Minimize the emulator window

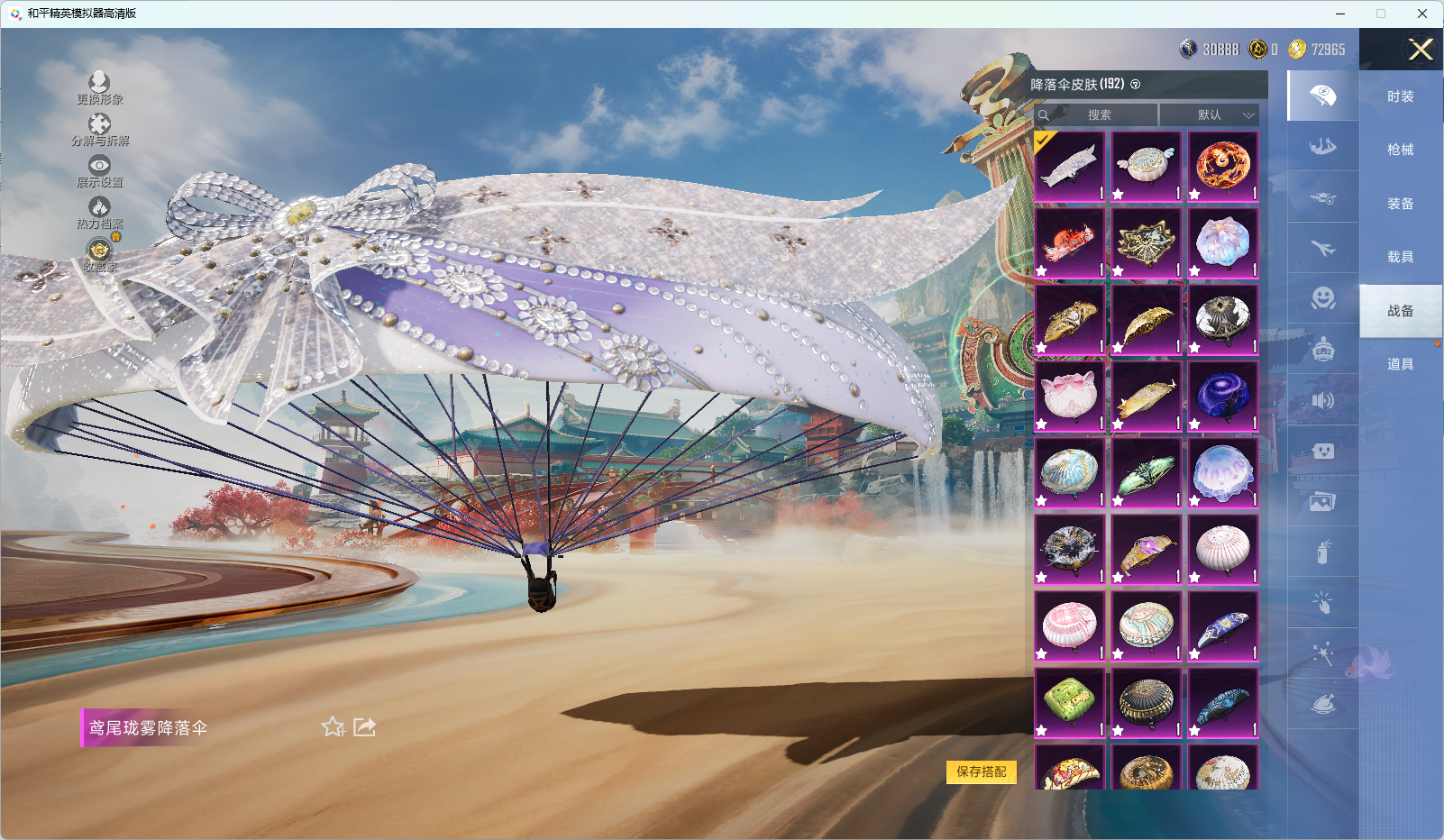1340,14
